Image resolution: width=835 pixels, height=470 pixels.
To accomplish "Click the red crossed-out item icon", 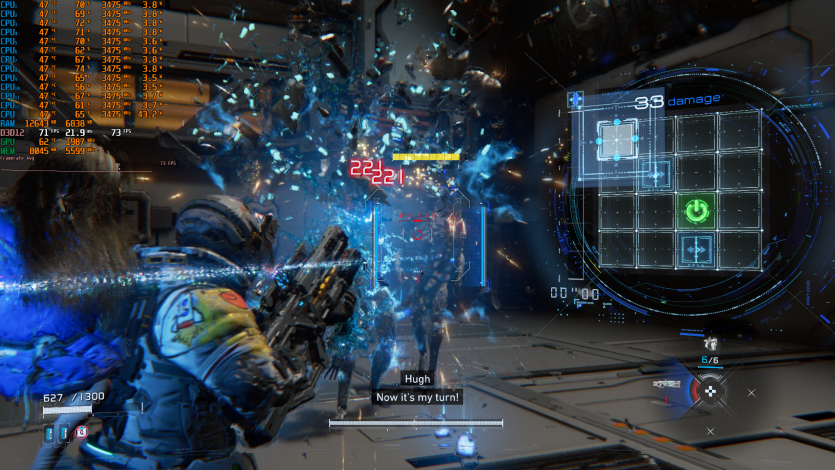I will (81, 432).
